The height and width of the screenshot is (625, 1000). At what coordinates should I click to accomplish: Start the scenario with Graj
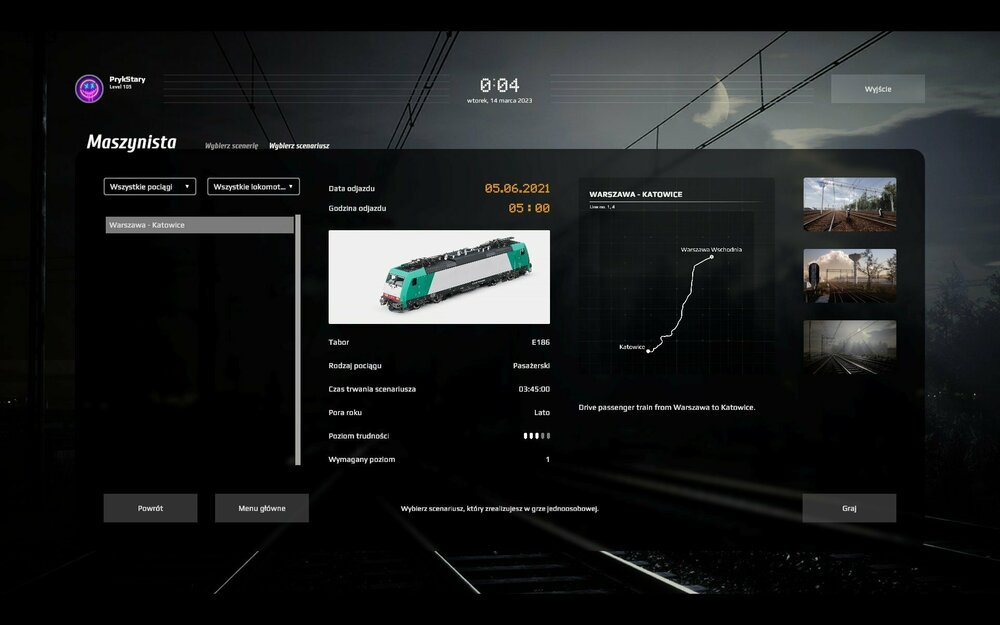pos(849,508)
